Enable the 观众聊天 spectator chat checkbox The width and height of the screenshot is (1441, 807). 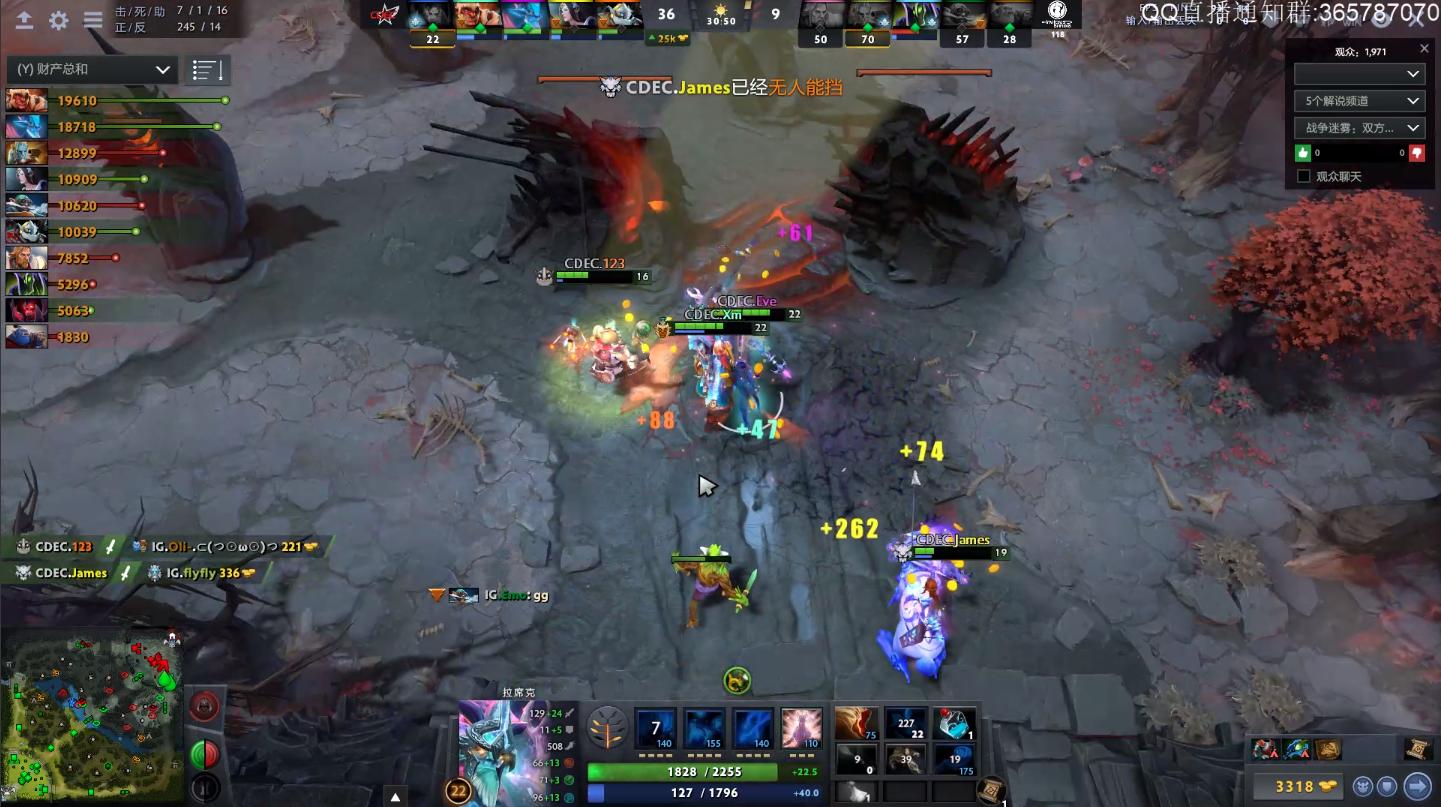tap(1301, 175)
